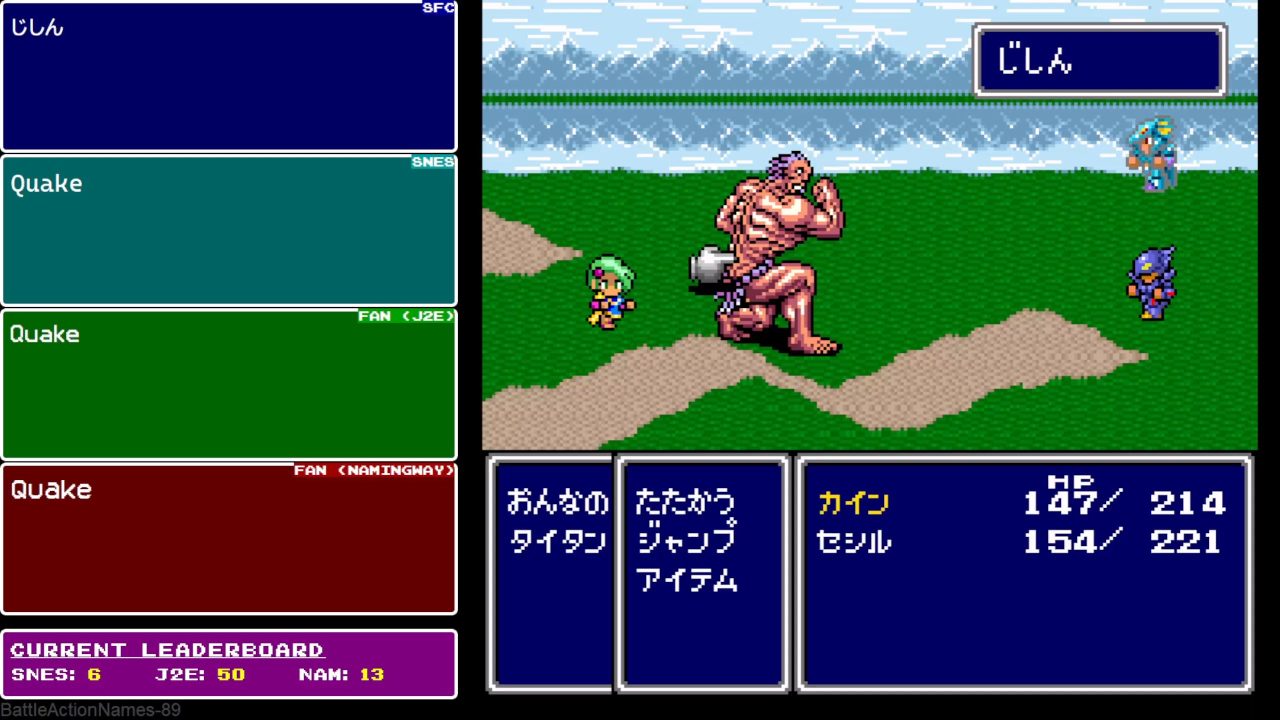Target the タイタン enemy name
1280x720 pixels.
click(x=557, y=541)
